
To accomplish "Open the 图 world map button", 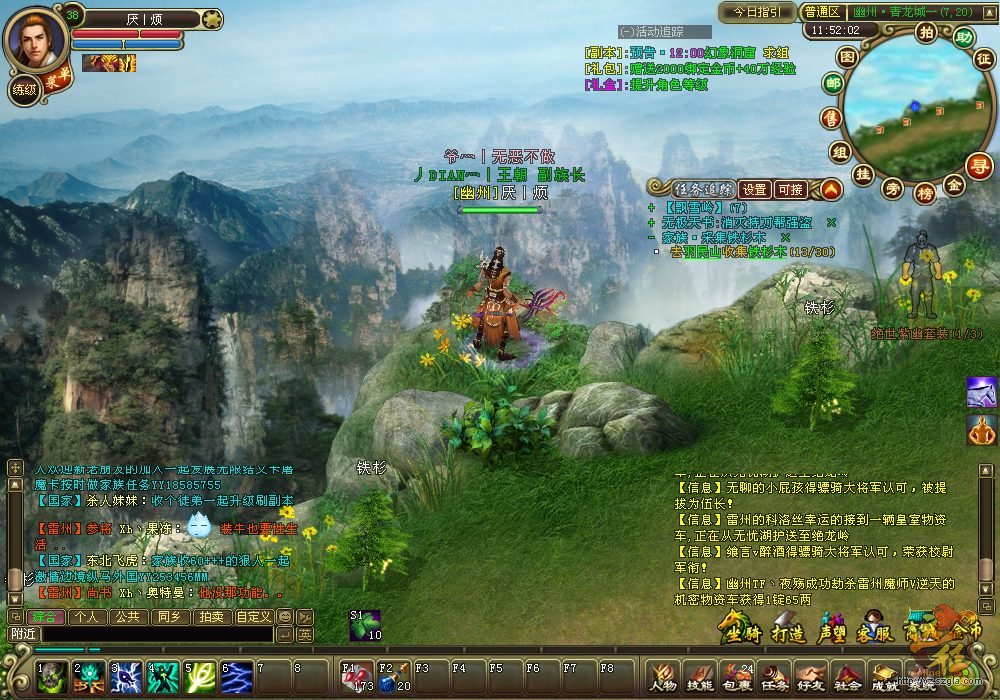I will (x=846, y=57).
